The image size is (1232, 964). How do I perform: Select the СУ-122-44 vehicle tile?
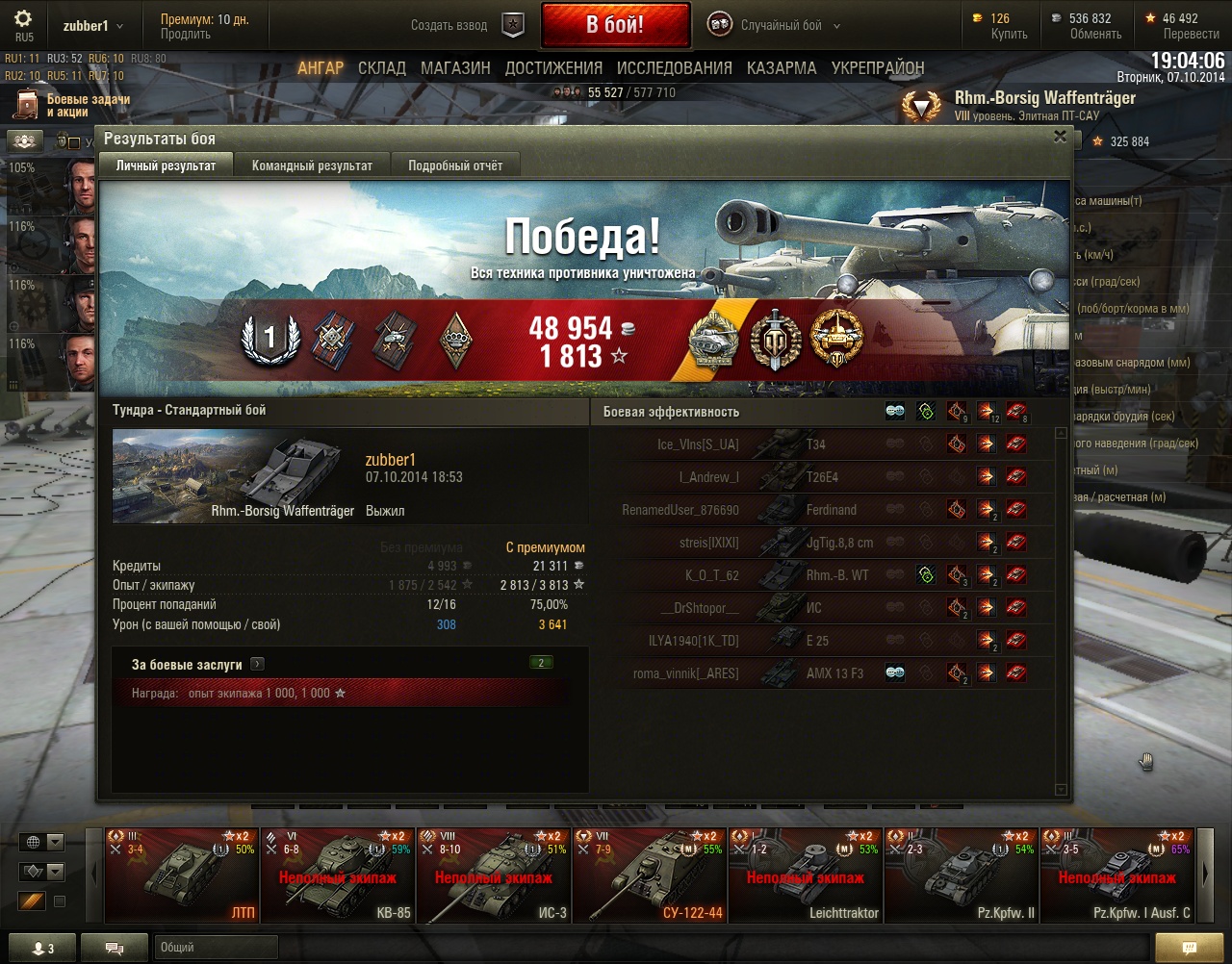(650, 875)
